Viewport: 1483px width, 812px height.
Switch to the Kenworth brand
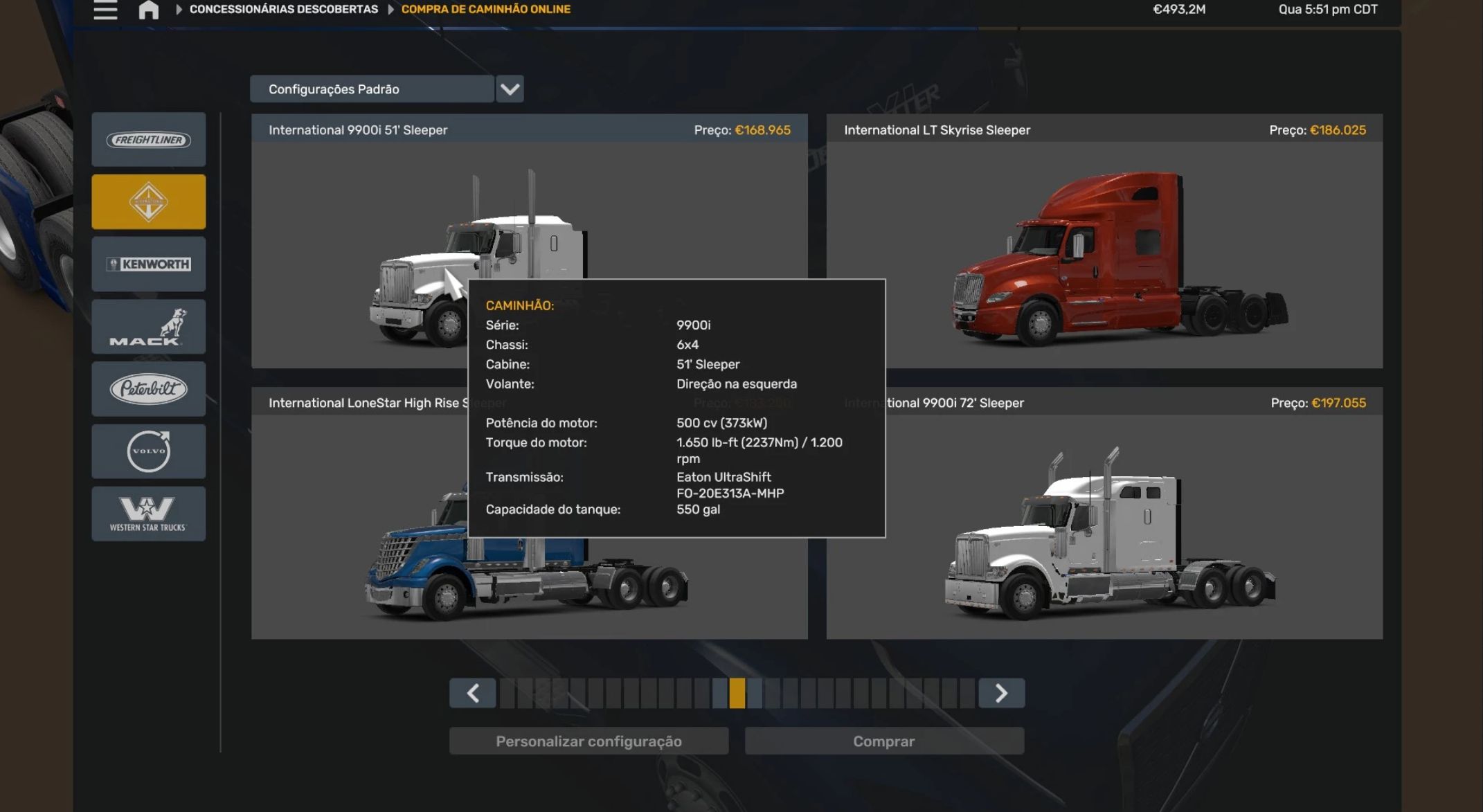click(x=149, y=264)
